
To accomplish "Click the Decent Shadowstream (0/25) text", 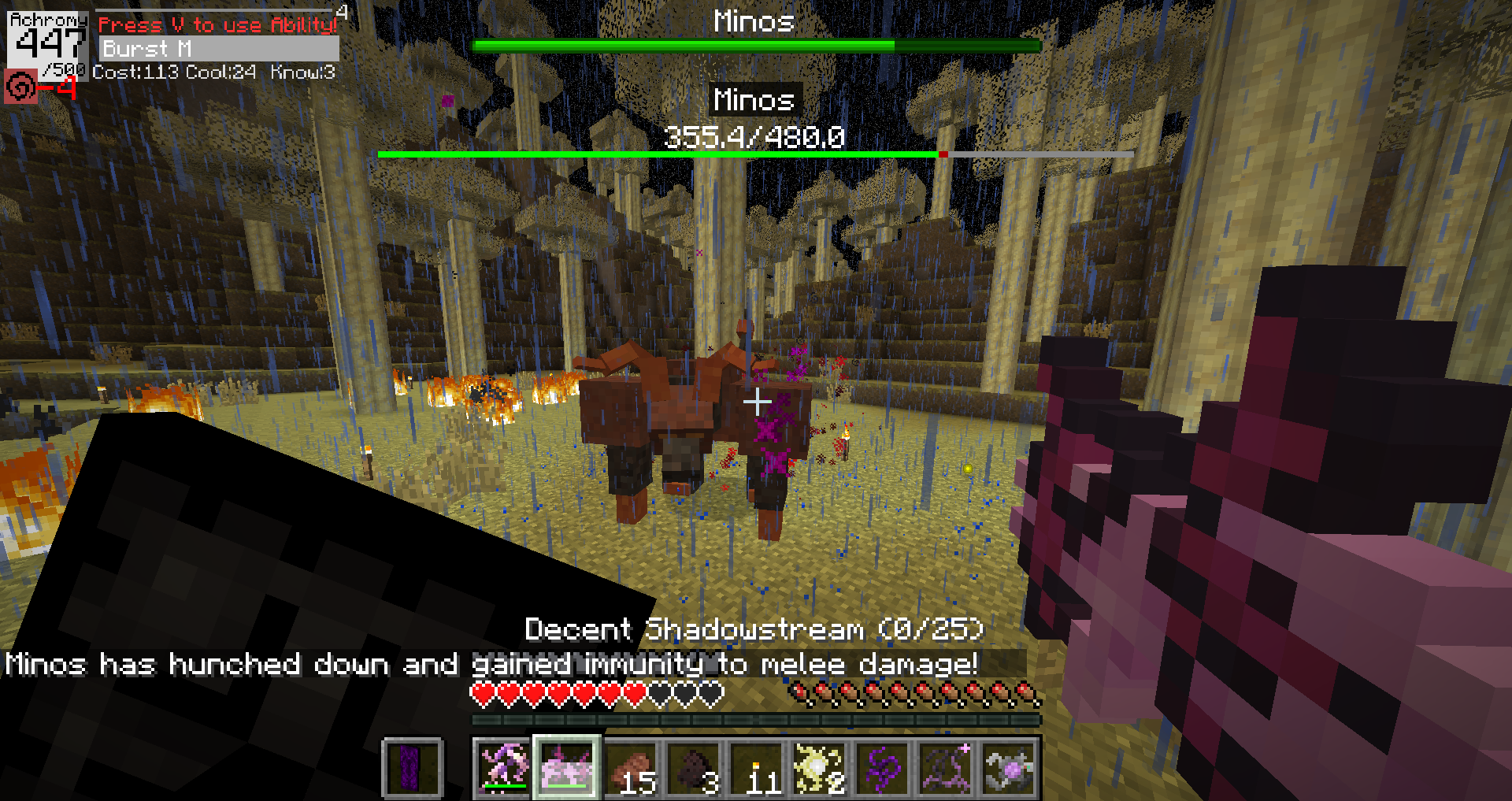I will point(754,629).
